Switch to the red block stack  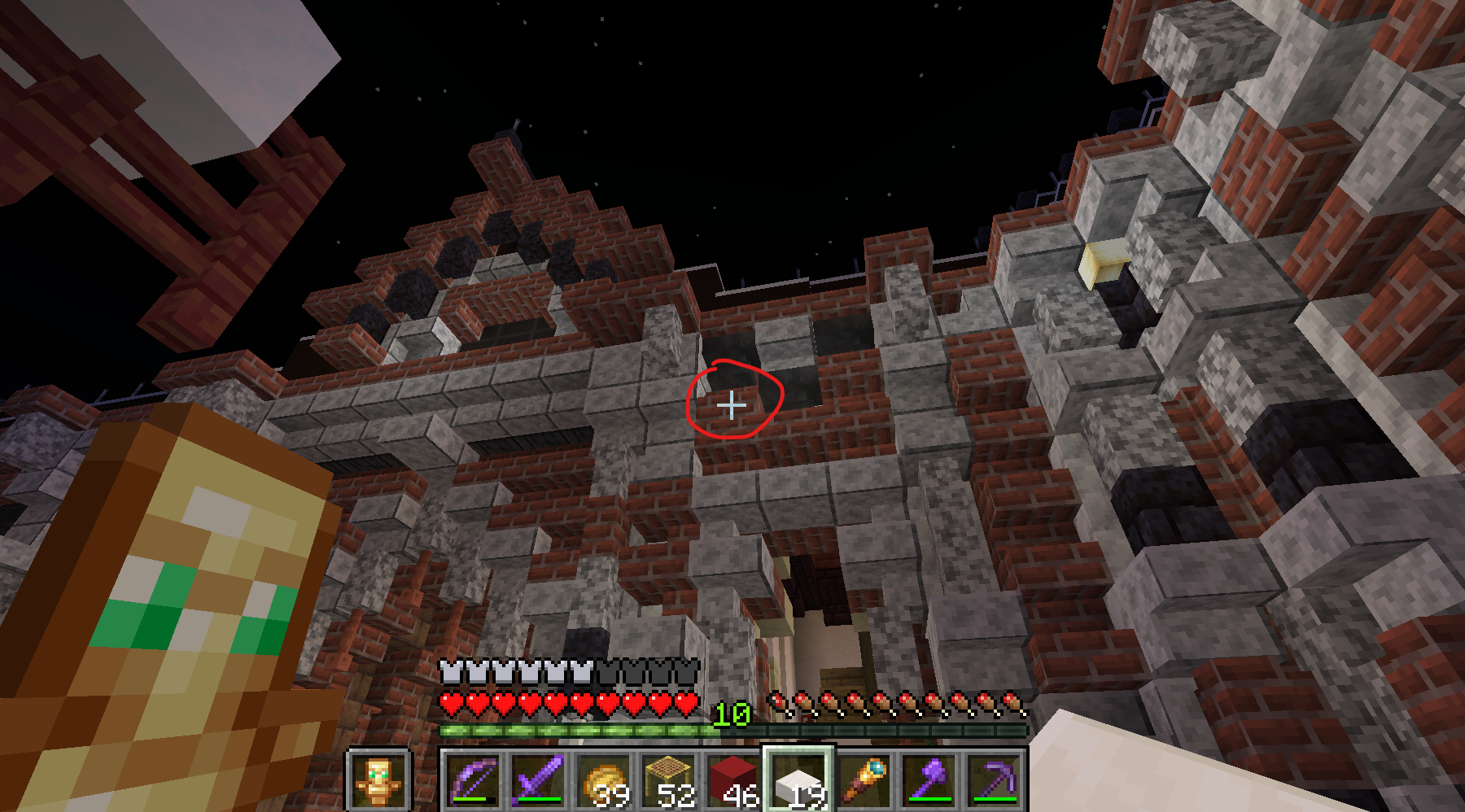(733, 780)
